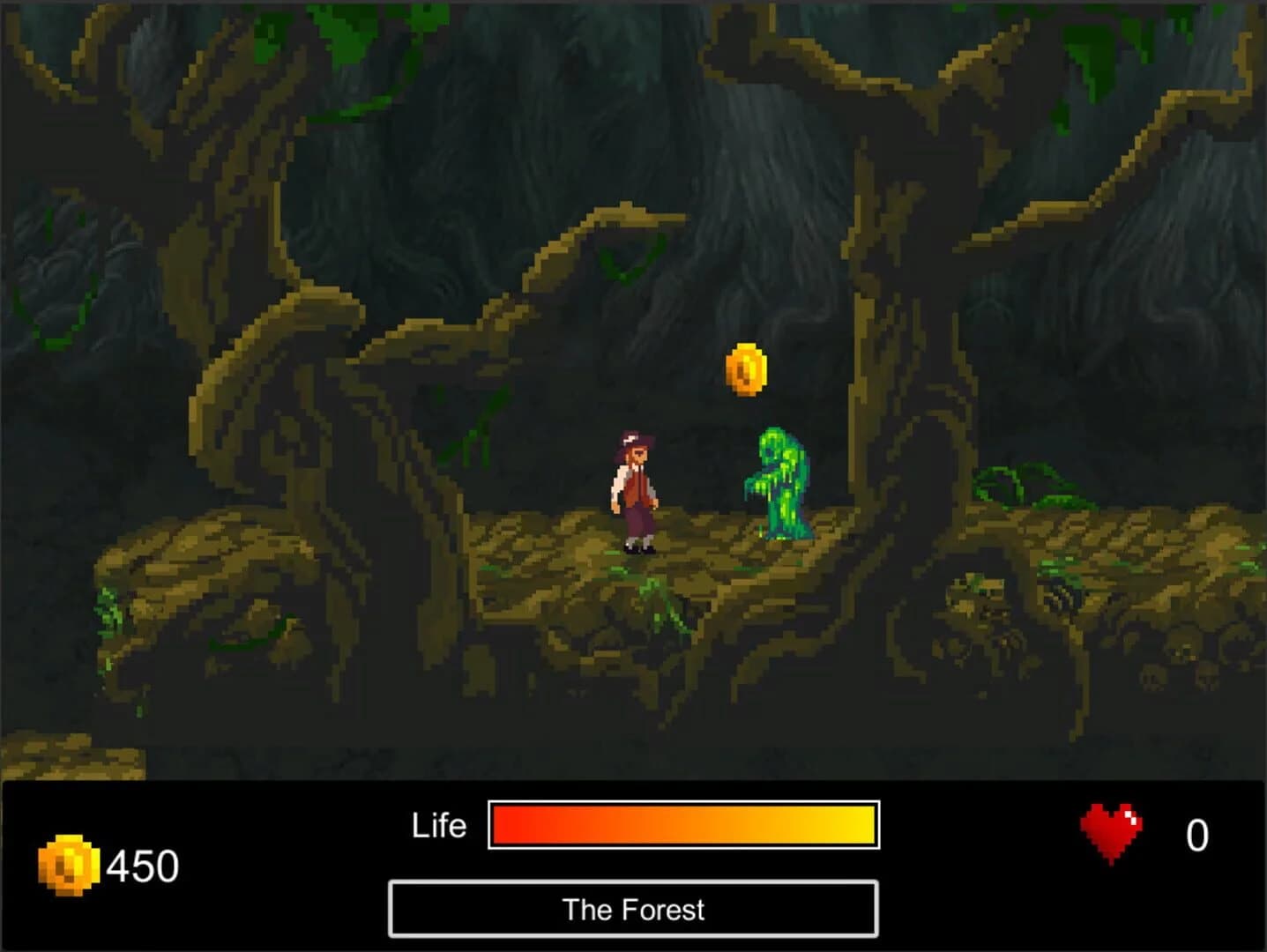Select the Life label

coord(438,825)
